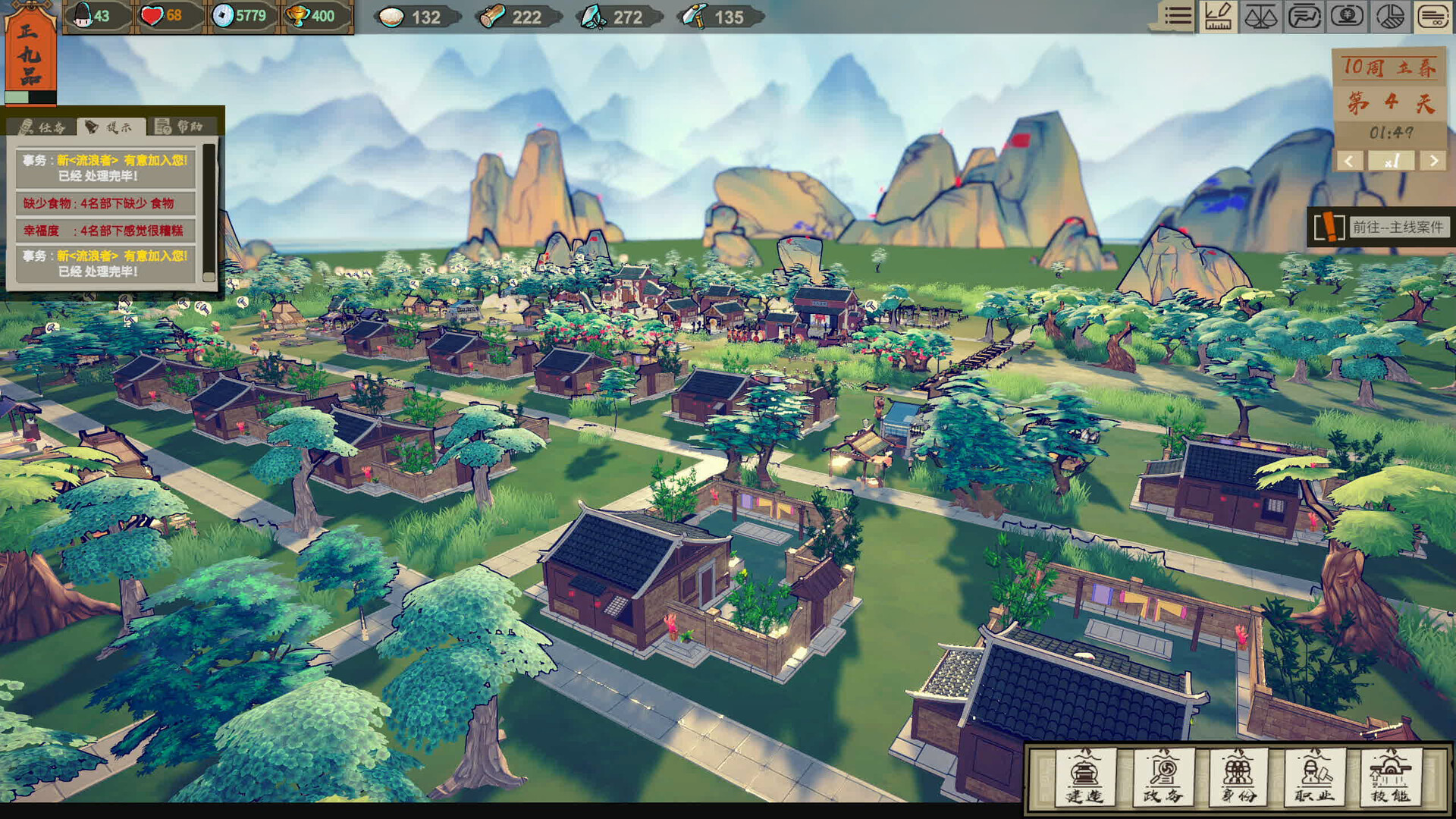Switch to the 帮助 help tab
Viewport: 1456px width, 819px height.
click(179, 127)
